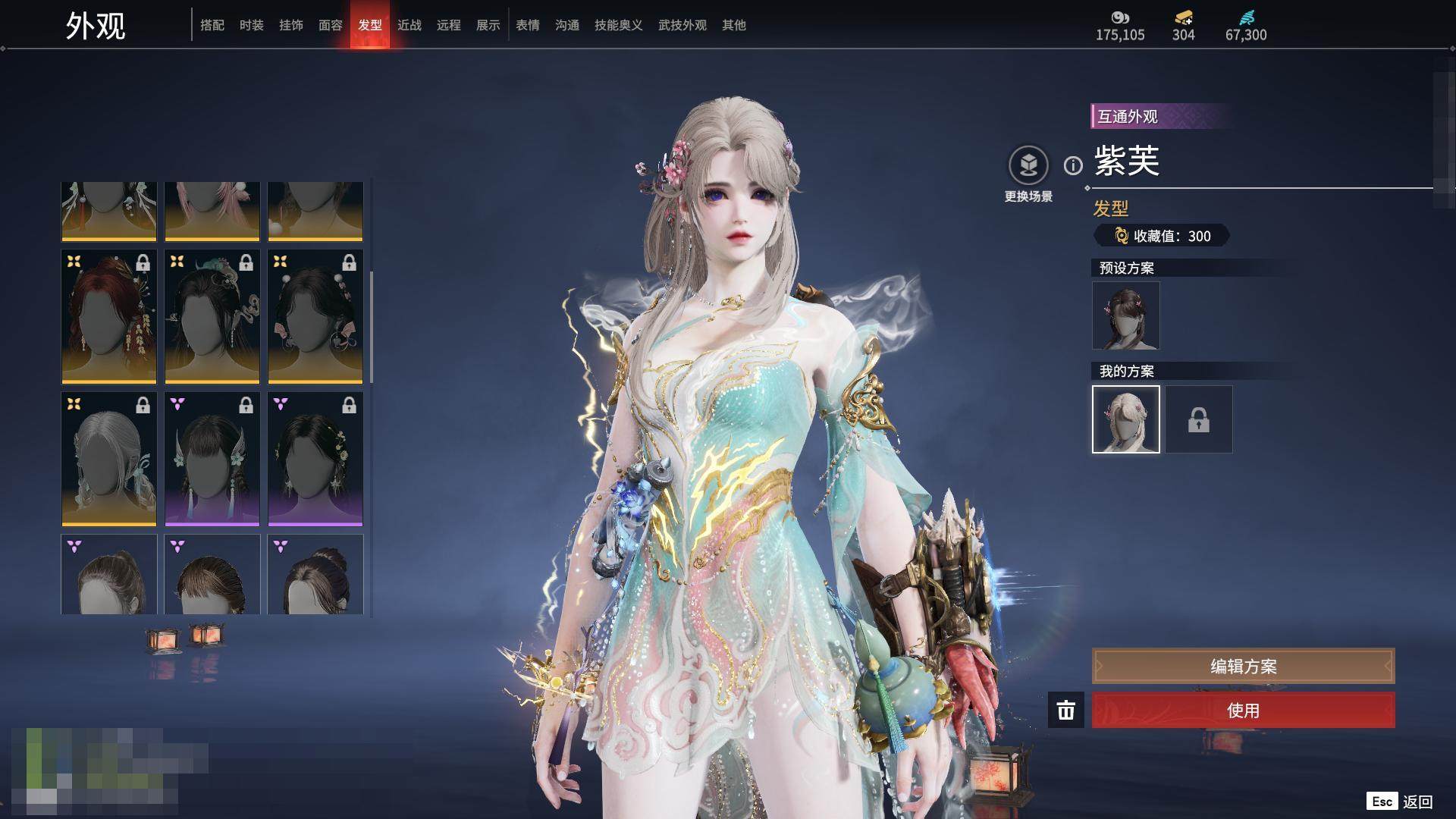Choose the preset hairstyle thumbnail under 预设方案
This screenshot has height=819, width=1456.
pyautogui.click(x=1125, y=315)
